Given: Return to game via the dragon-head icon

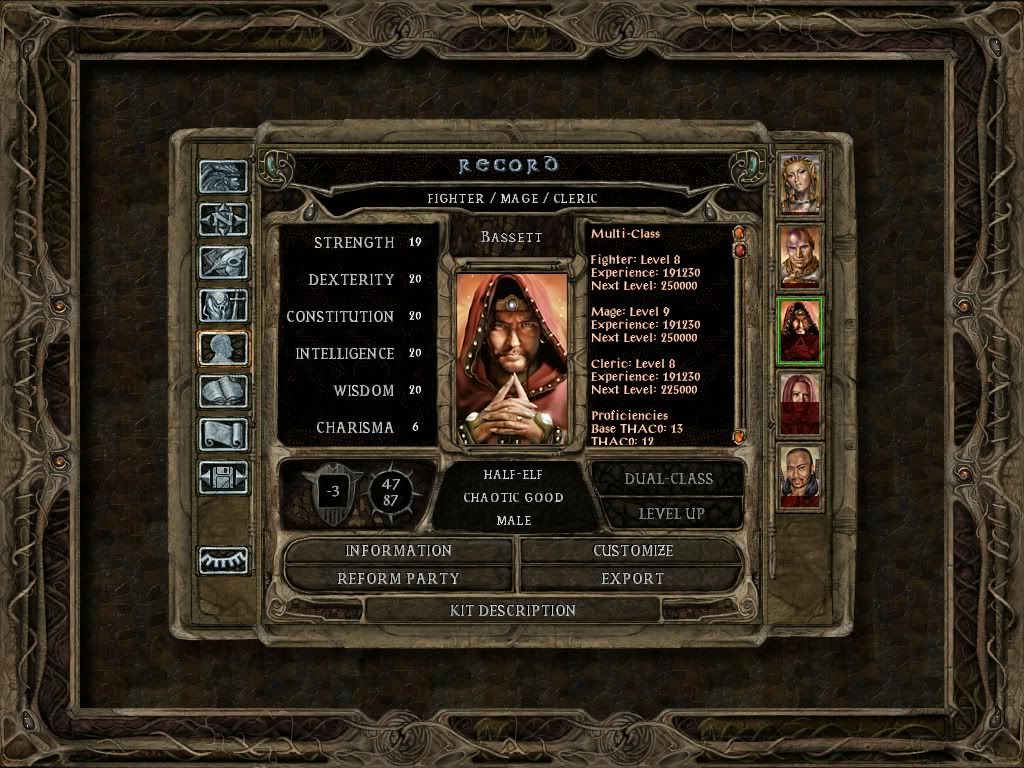Looking at the screenshot, I should pyautogui.click(x=223, y=177).
